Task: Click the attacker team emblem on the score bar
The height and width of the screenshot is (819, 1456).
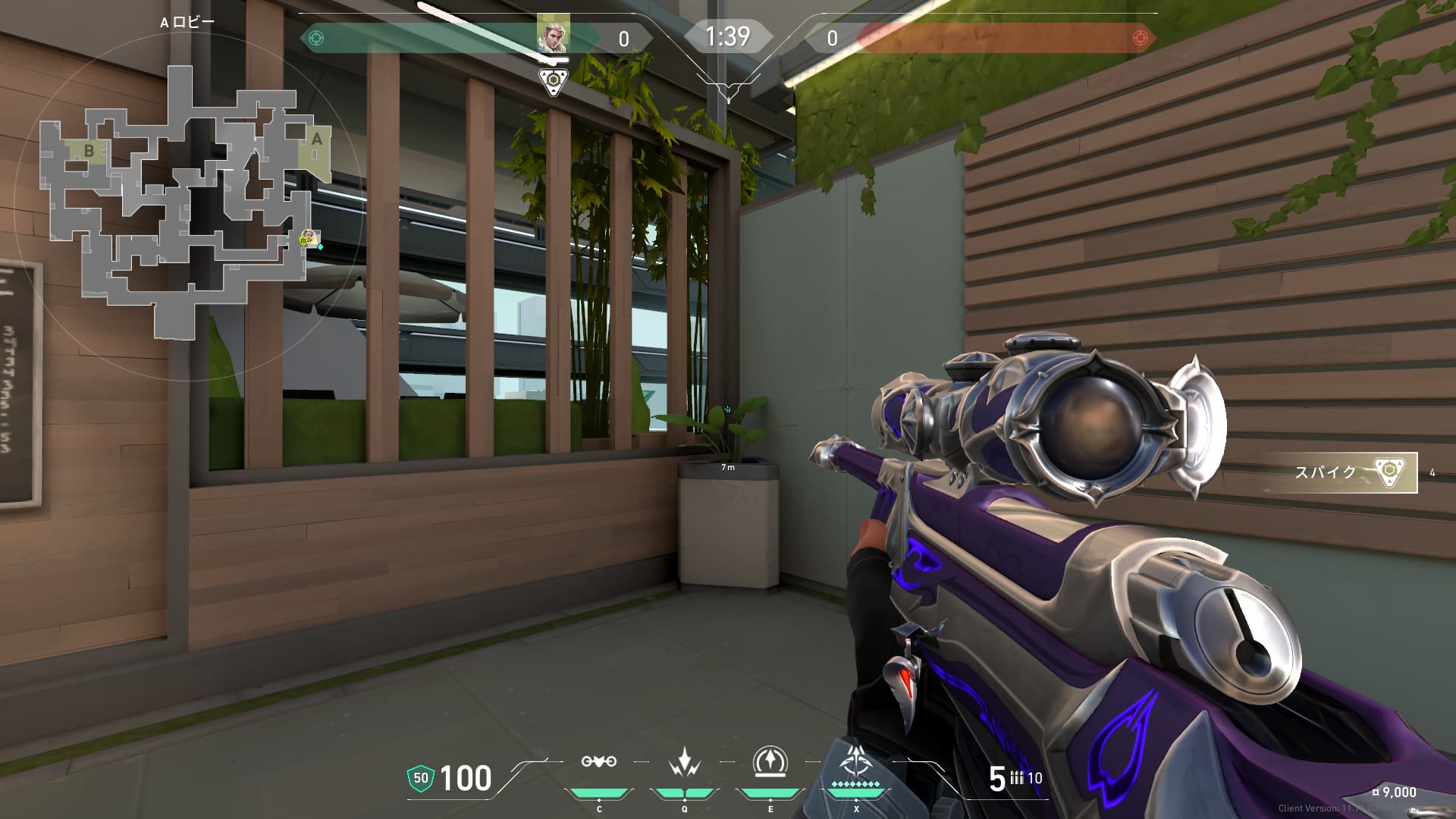Action: [x=317, y=38]
